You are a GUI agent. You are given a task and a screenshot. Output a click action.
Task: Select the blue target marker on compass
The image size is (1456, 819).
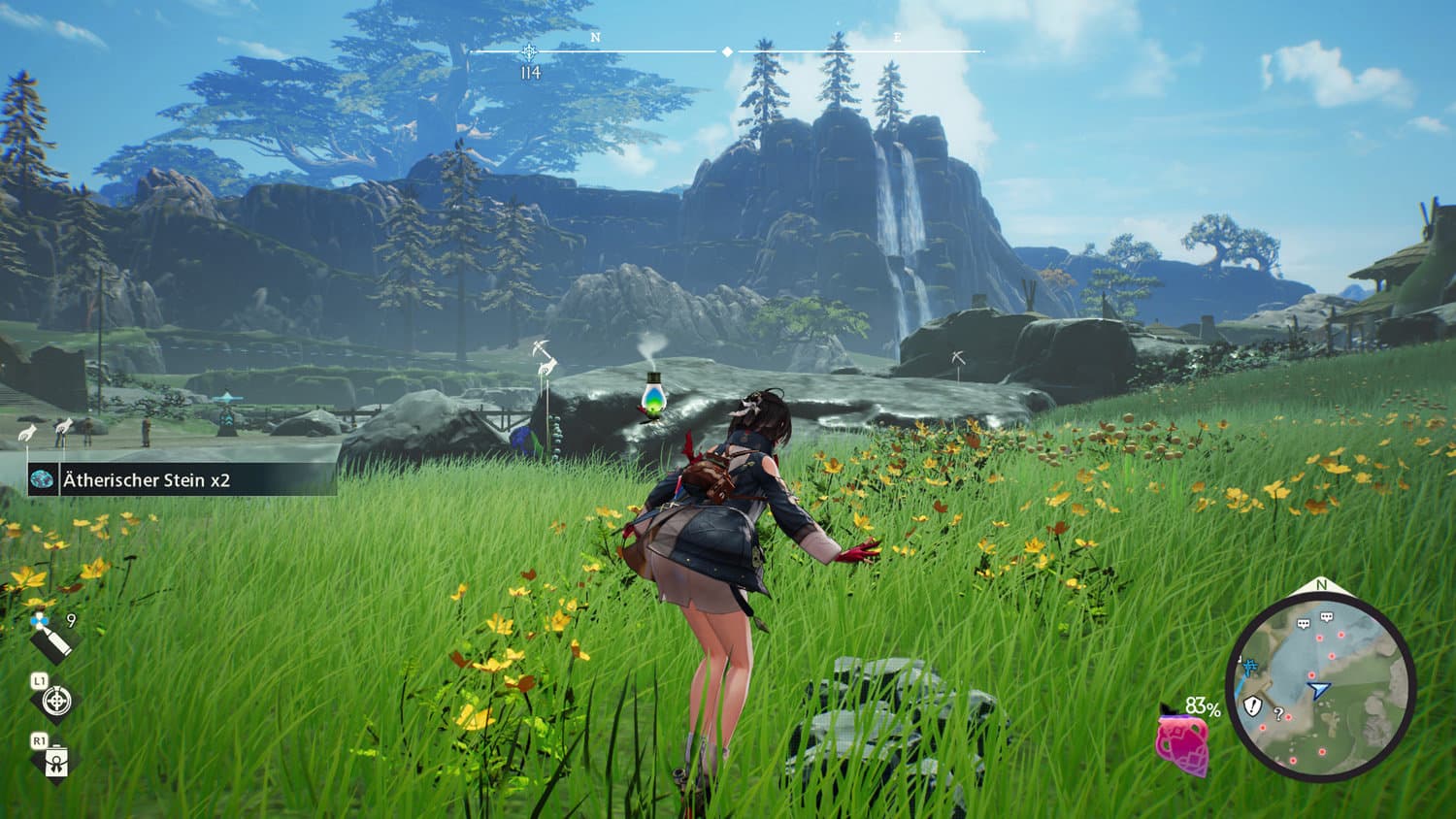(x=529, y=51)
